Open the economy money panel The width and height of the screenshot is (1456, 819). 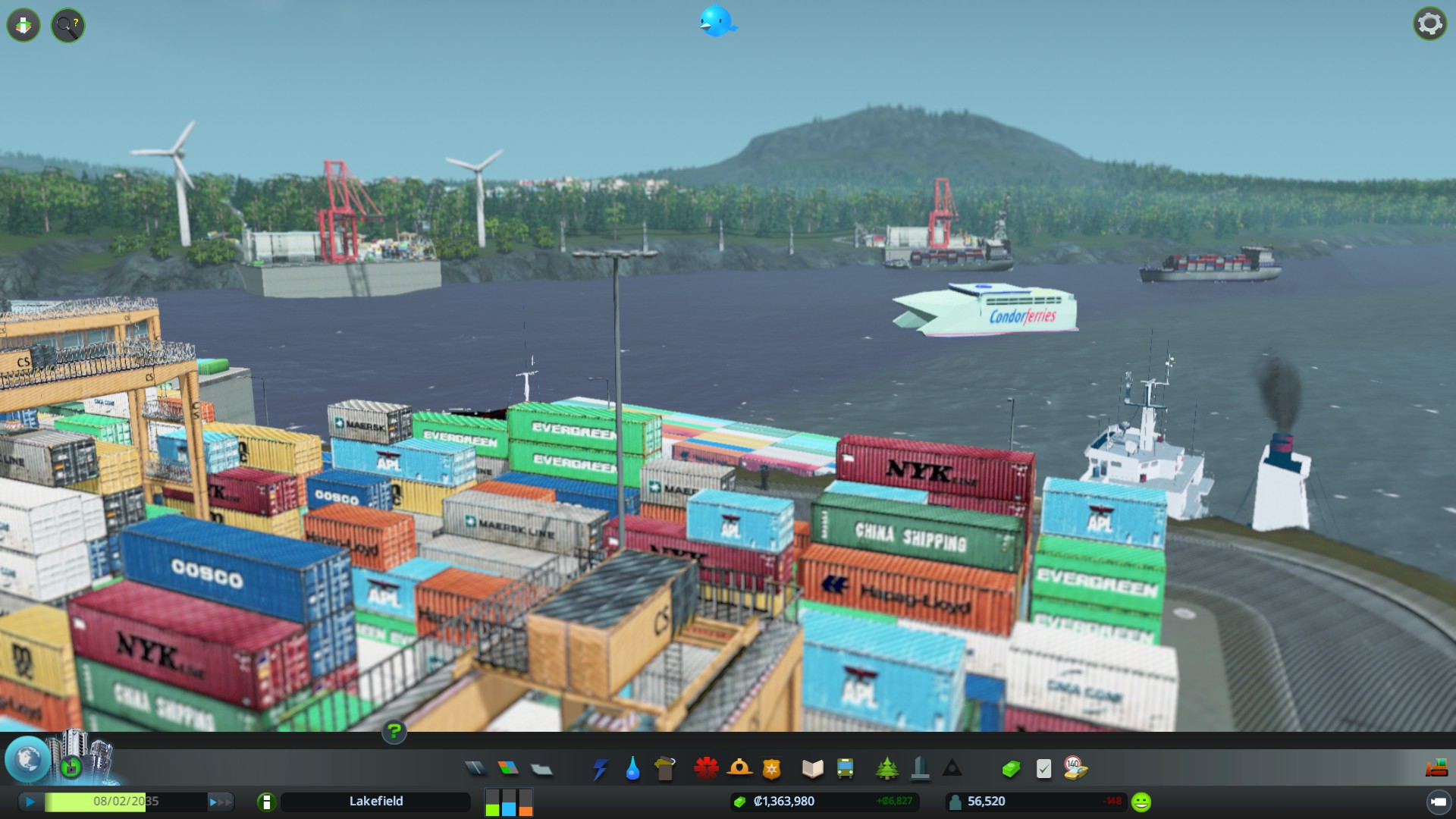click(x=1011, y=769)
